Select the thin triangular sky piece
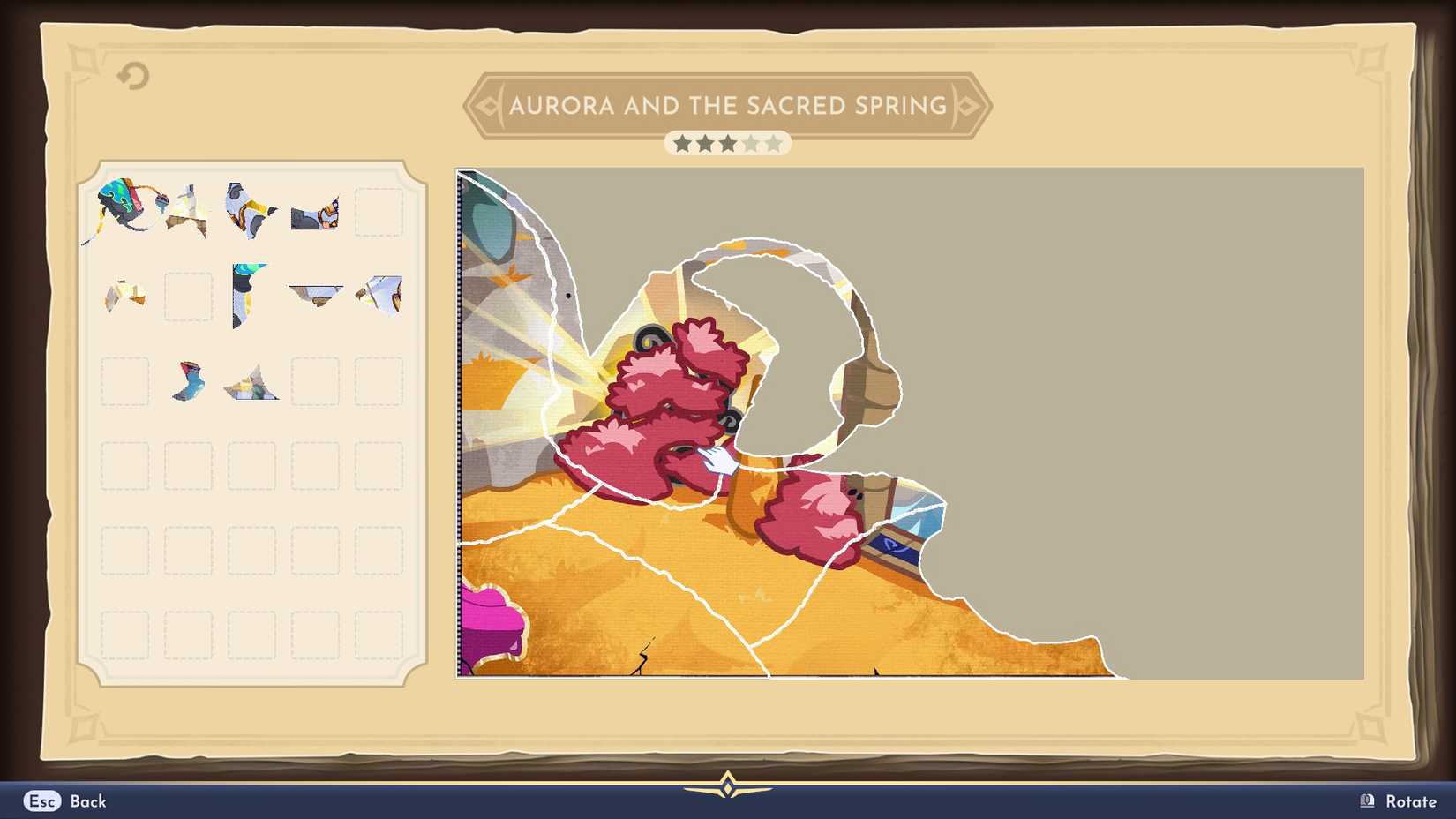This screenshot has height=819, width=1456. point(315,294)
